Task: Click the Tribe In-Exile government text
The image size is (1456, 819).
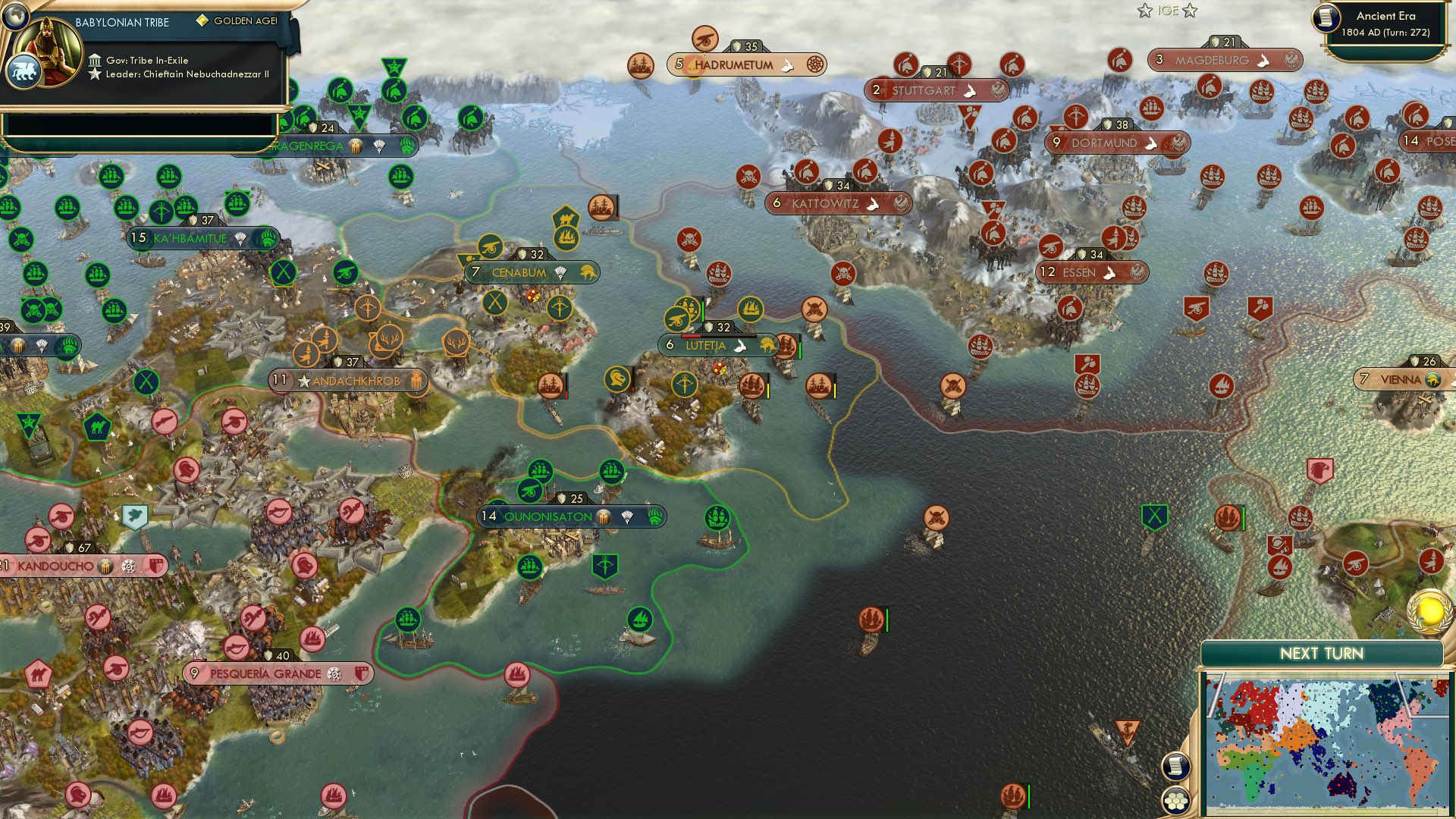Action: tap(146, 59)
